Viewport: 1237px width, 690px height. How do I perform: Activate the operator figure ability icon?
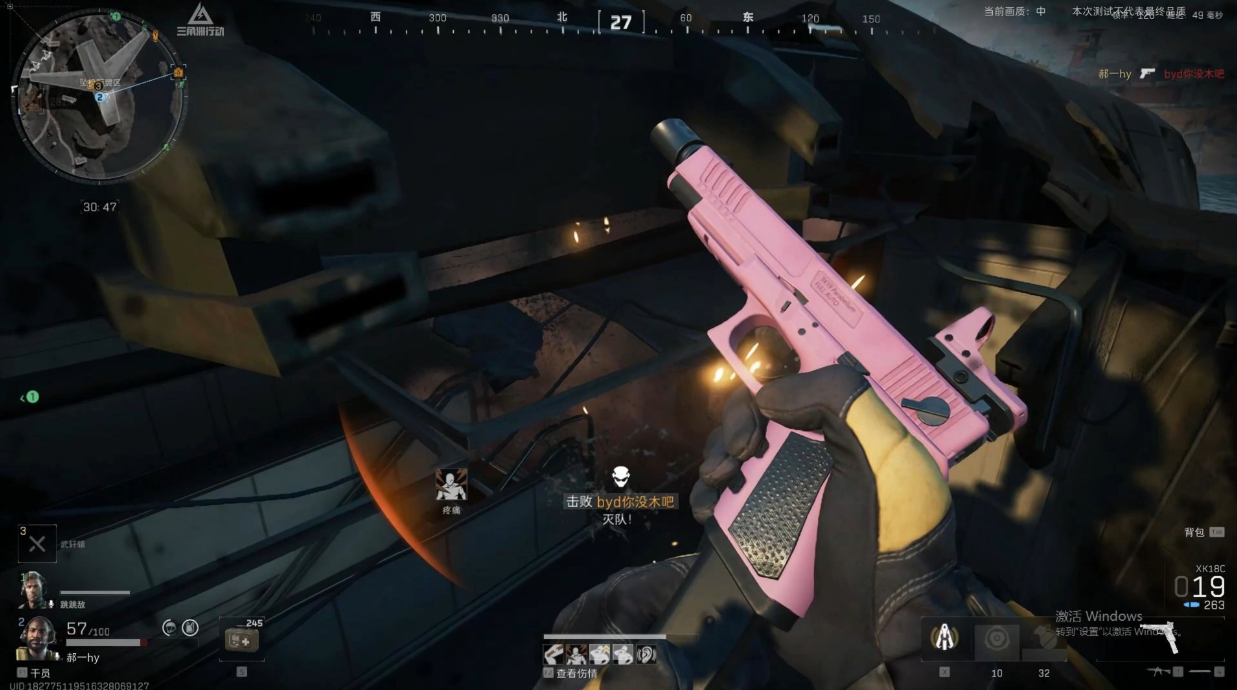(944, 637)
